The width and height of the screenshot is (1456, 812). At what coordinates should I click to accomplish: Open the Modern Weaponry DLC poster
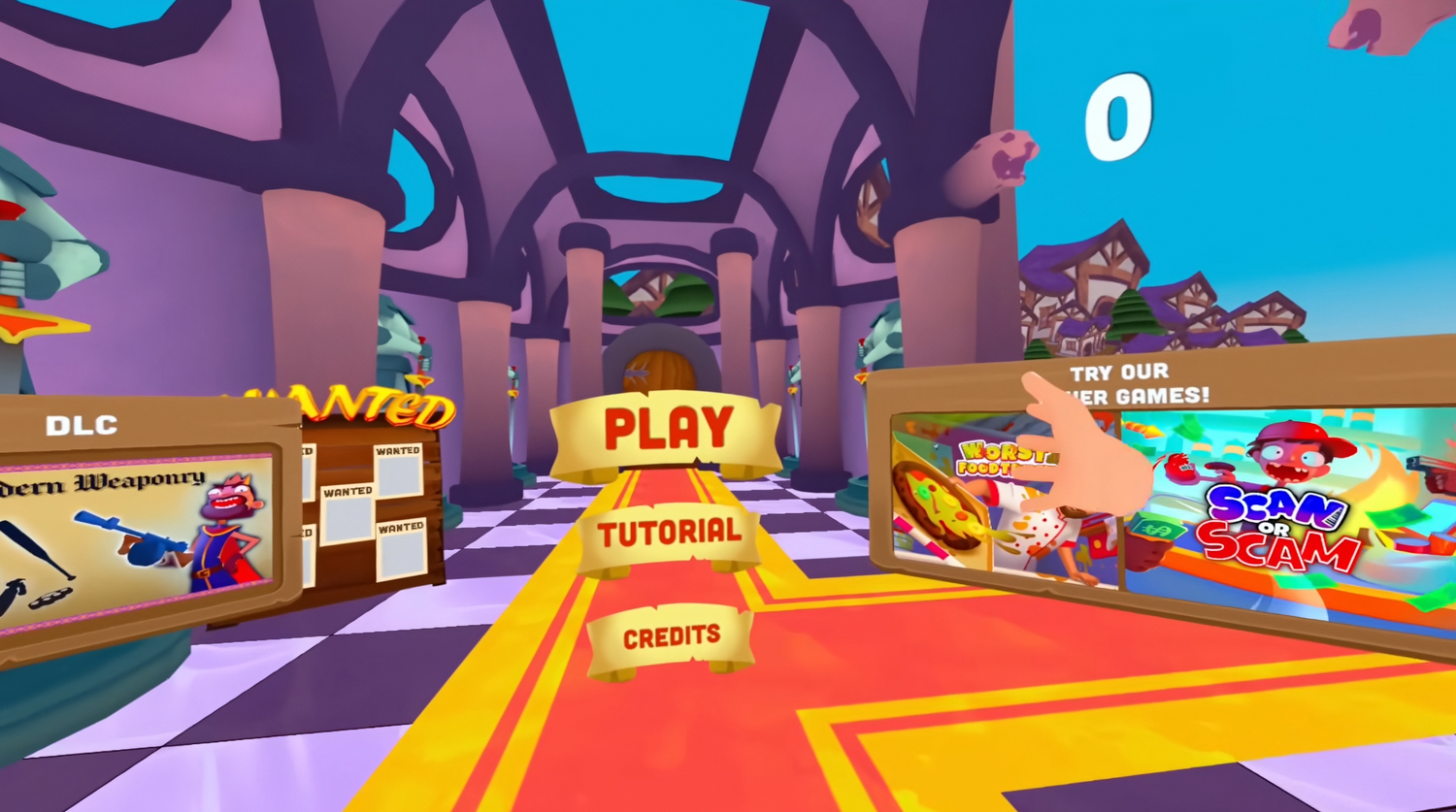tap(136, 538)
